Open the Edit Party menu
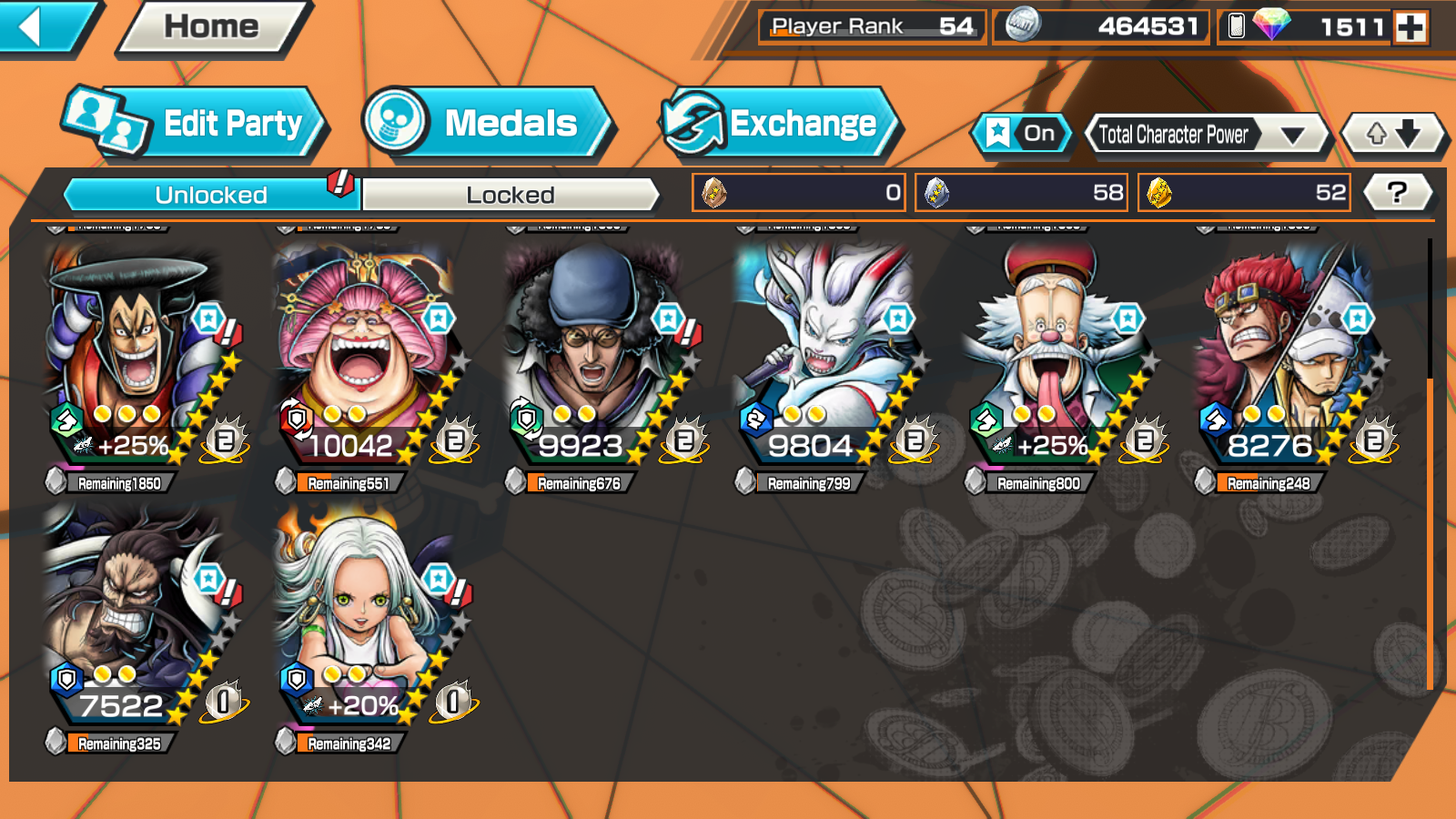The width and height of the screenshot is (1456, 819). click(196, 123)
